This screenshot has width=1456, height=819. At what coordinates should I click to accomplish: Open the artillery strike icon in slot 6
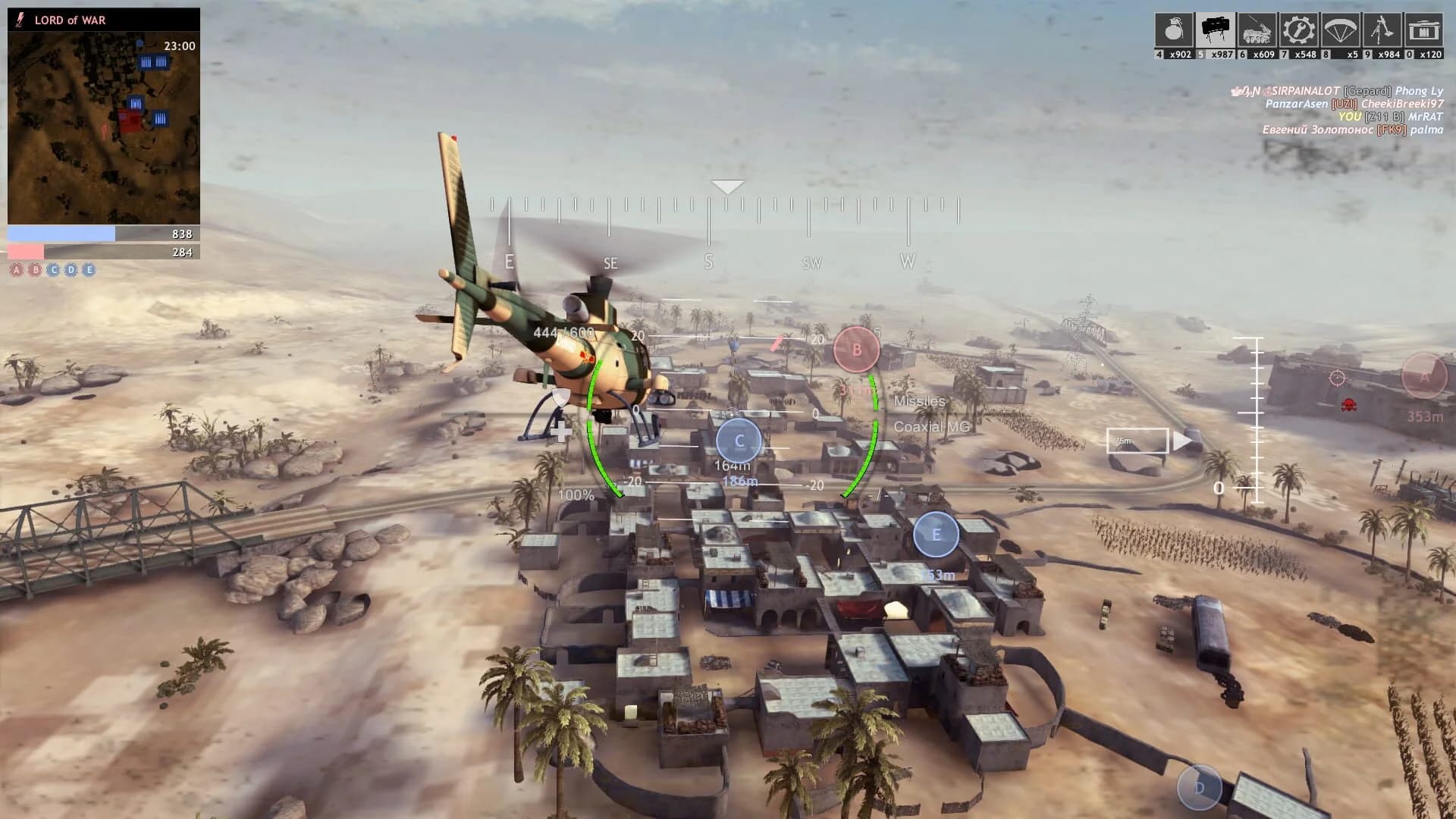tap(1256, 30)
